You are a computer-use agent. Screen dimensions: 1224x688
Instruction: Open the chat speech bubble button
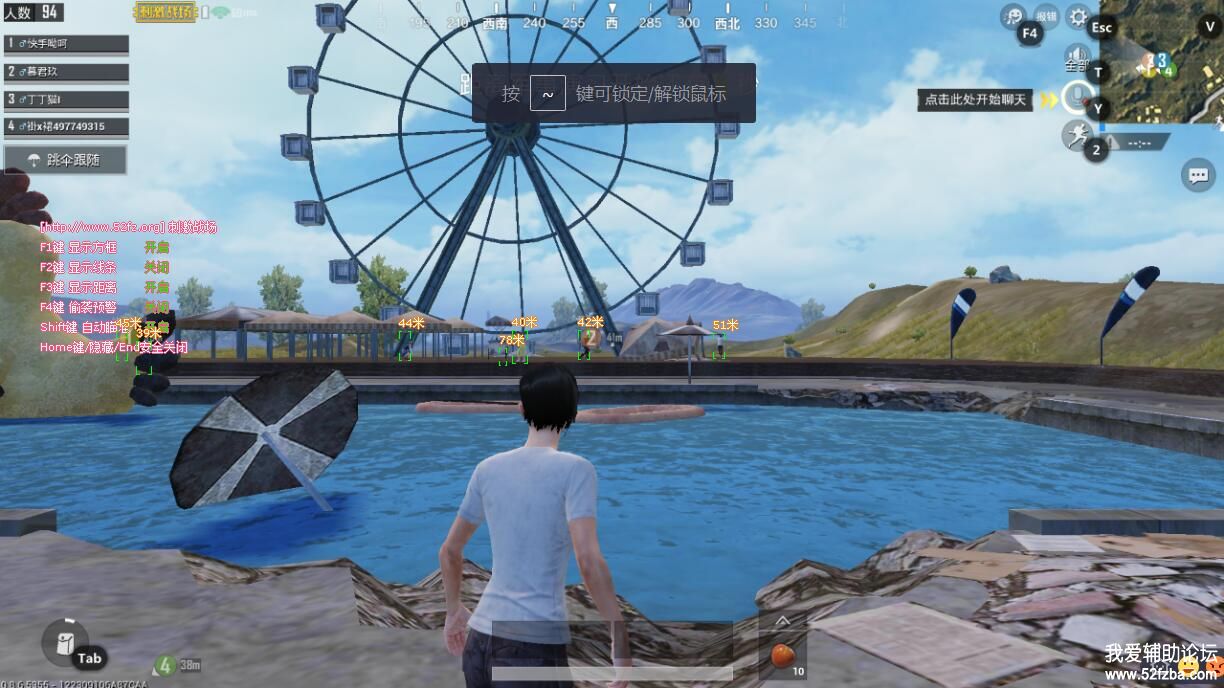(1197, 176)
